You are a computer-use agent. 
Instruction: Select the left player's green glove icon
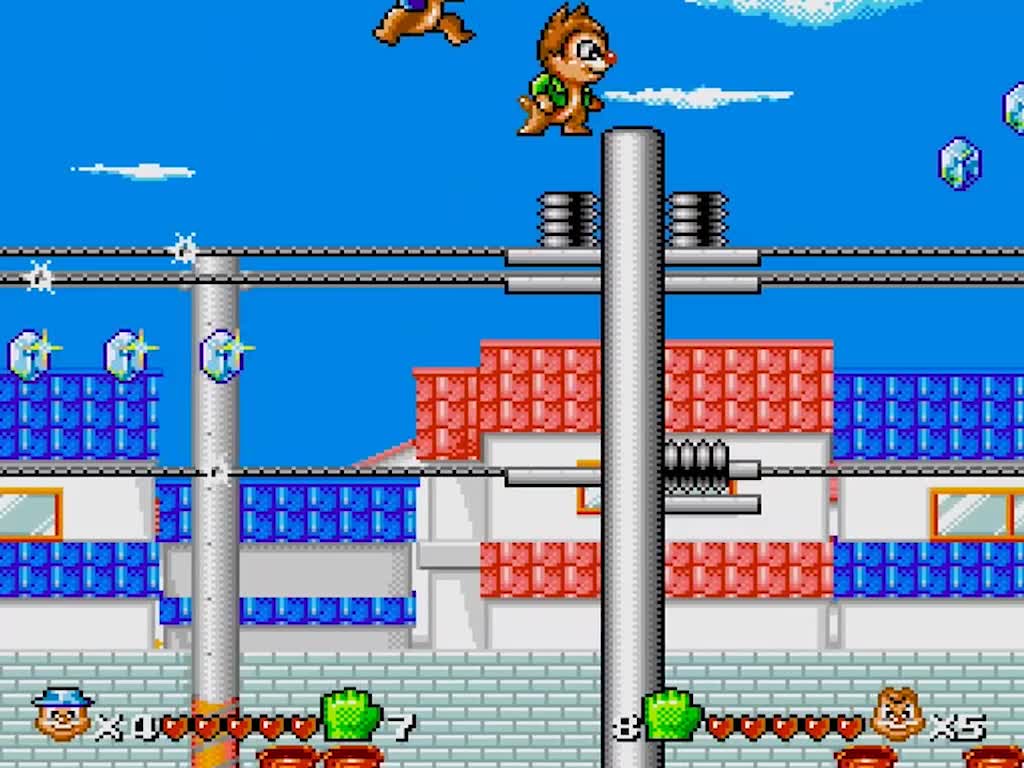tap(351, 716)
